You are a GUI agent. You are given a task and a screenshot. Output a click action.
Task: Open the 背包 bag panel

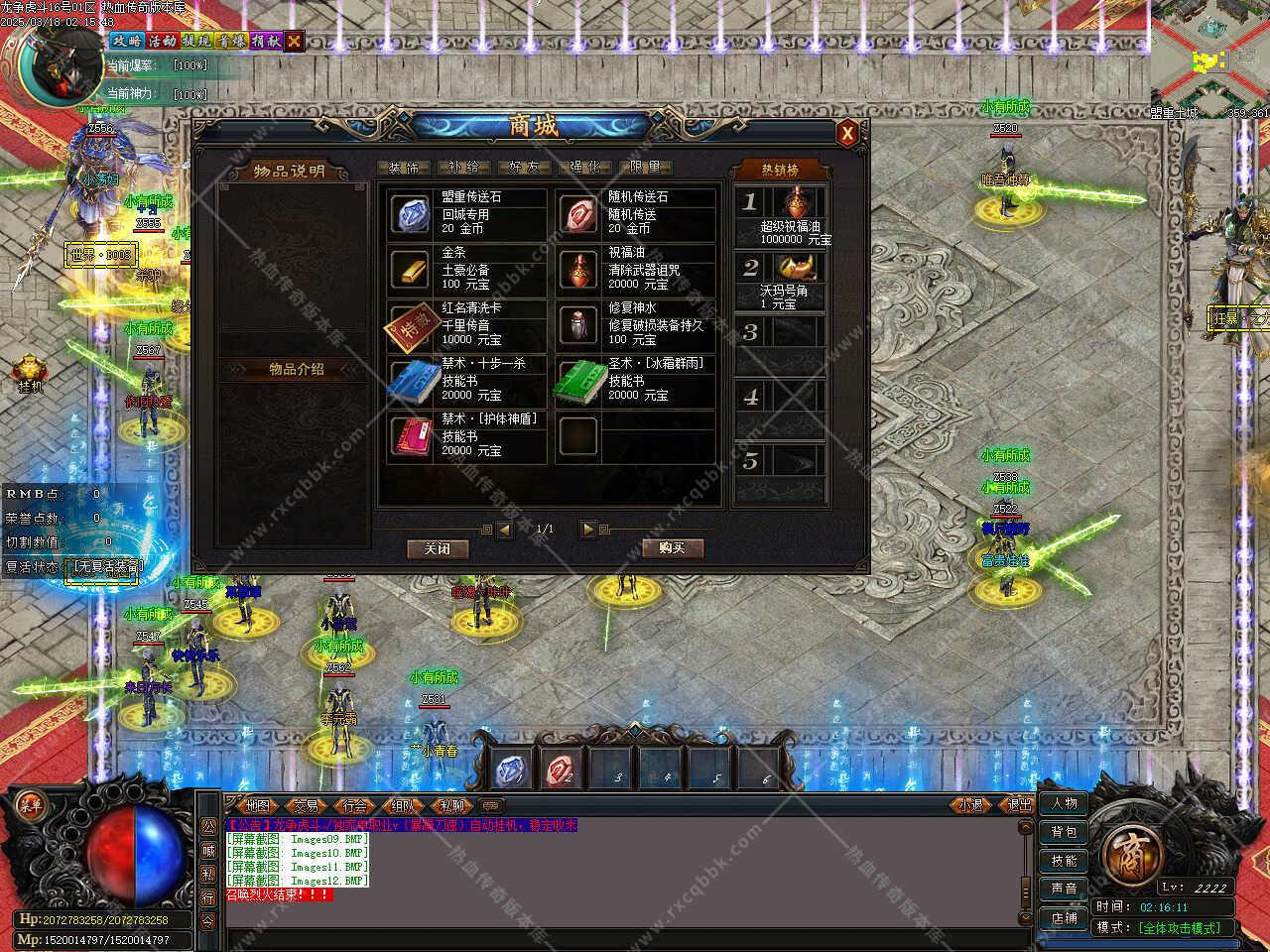(1064, 832)
